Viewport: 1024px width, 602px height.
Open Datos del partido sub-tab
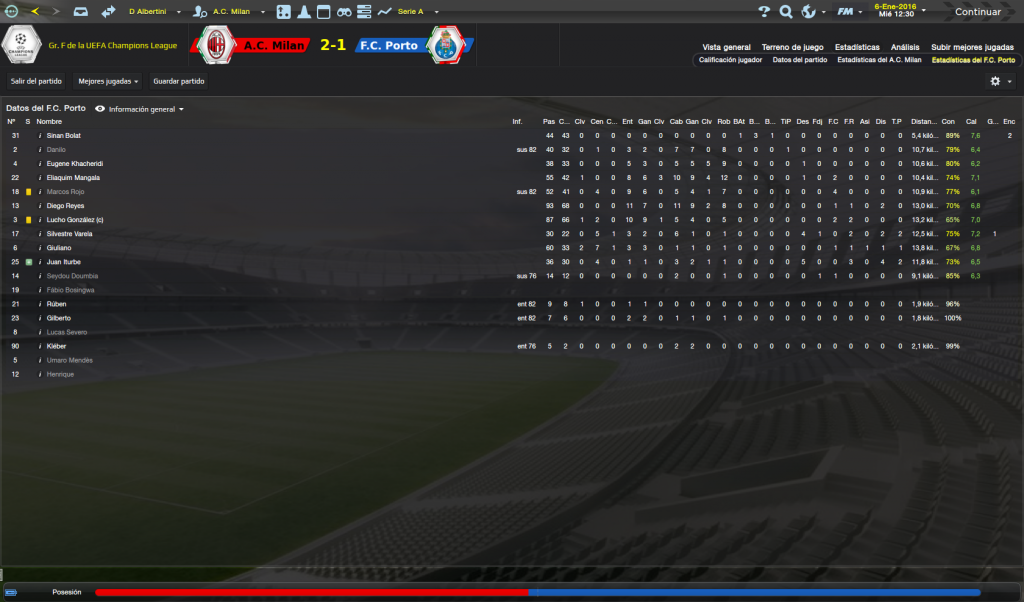click(x=800, y=60)
